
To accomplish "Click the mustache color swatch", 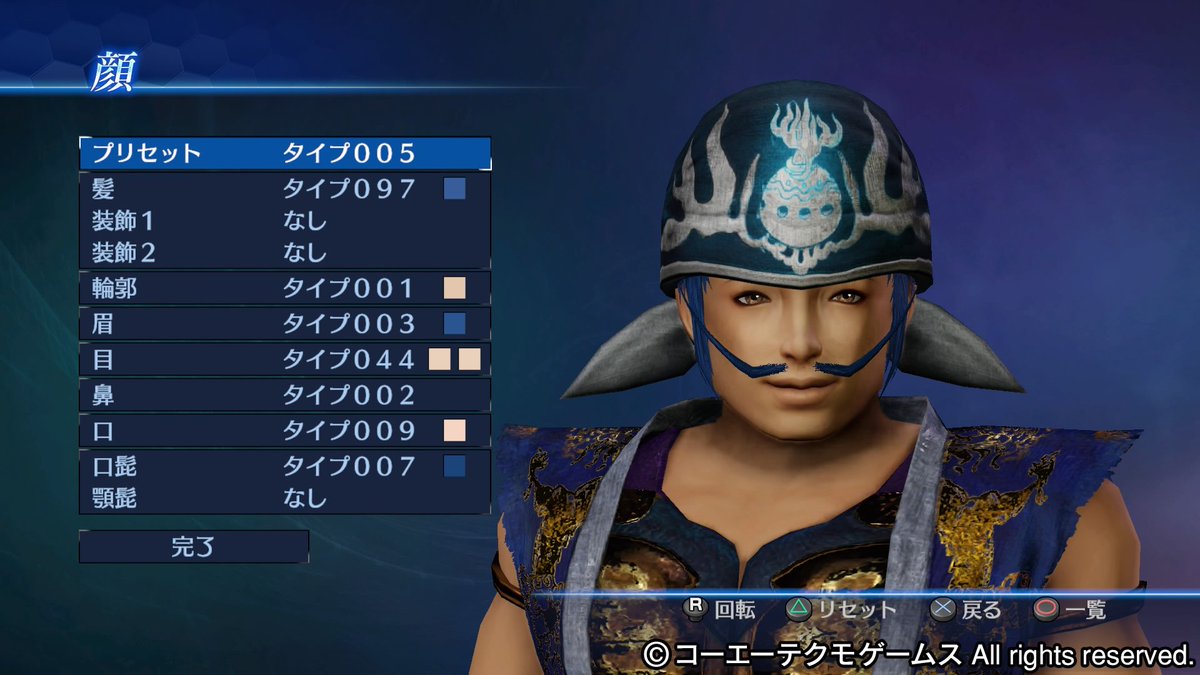I will [455, 466].
